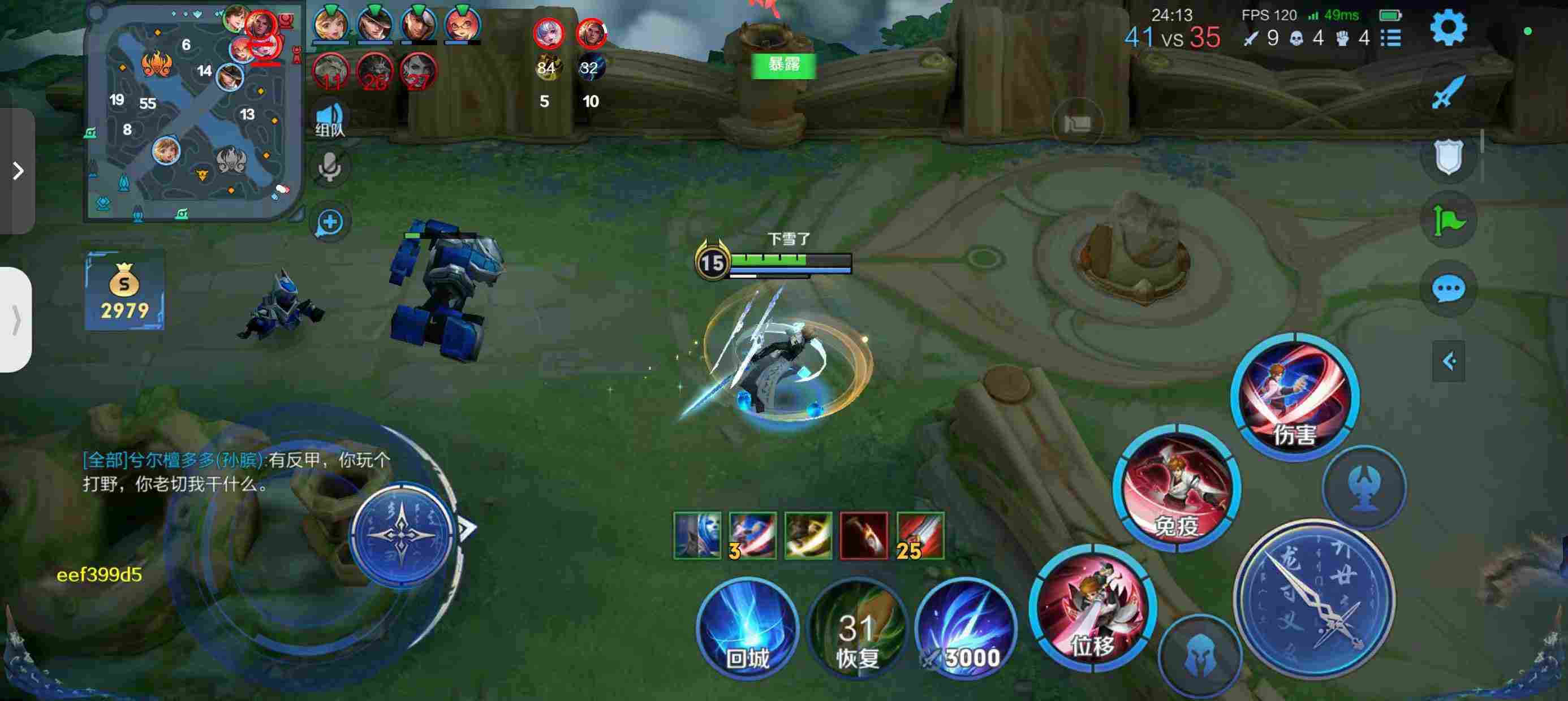This screenshot has width=1568, height=701.
Task: Open the chat message bubble button
Action: 1448,288
